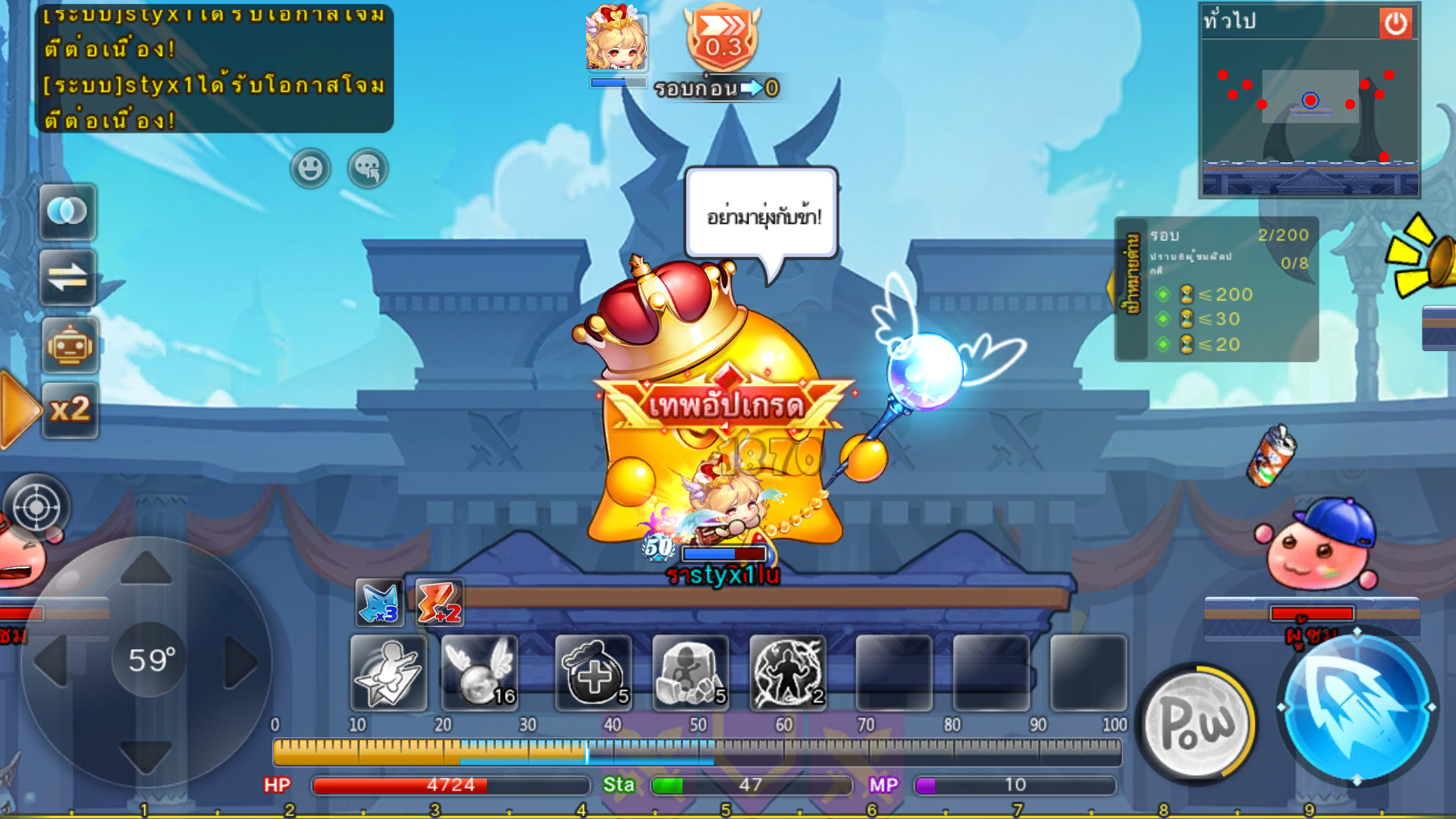Expand the yellow arrow side panel
This screenshot has height=819, width=1456.
(19, 410)
